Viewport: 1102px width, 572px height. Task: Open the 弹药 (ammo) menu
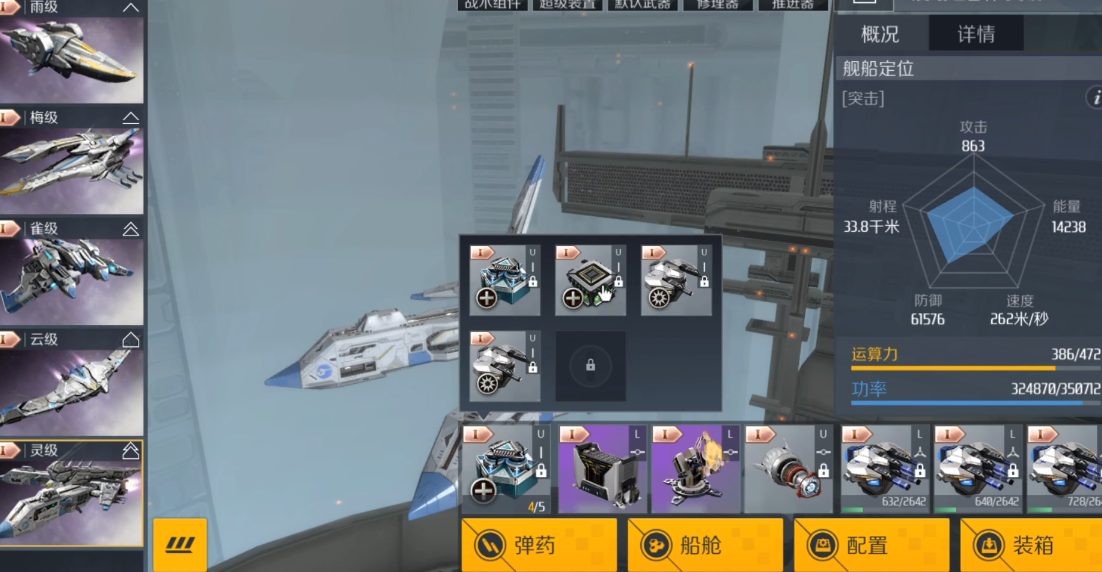[539, 545]
